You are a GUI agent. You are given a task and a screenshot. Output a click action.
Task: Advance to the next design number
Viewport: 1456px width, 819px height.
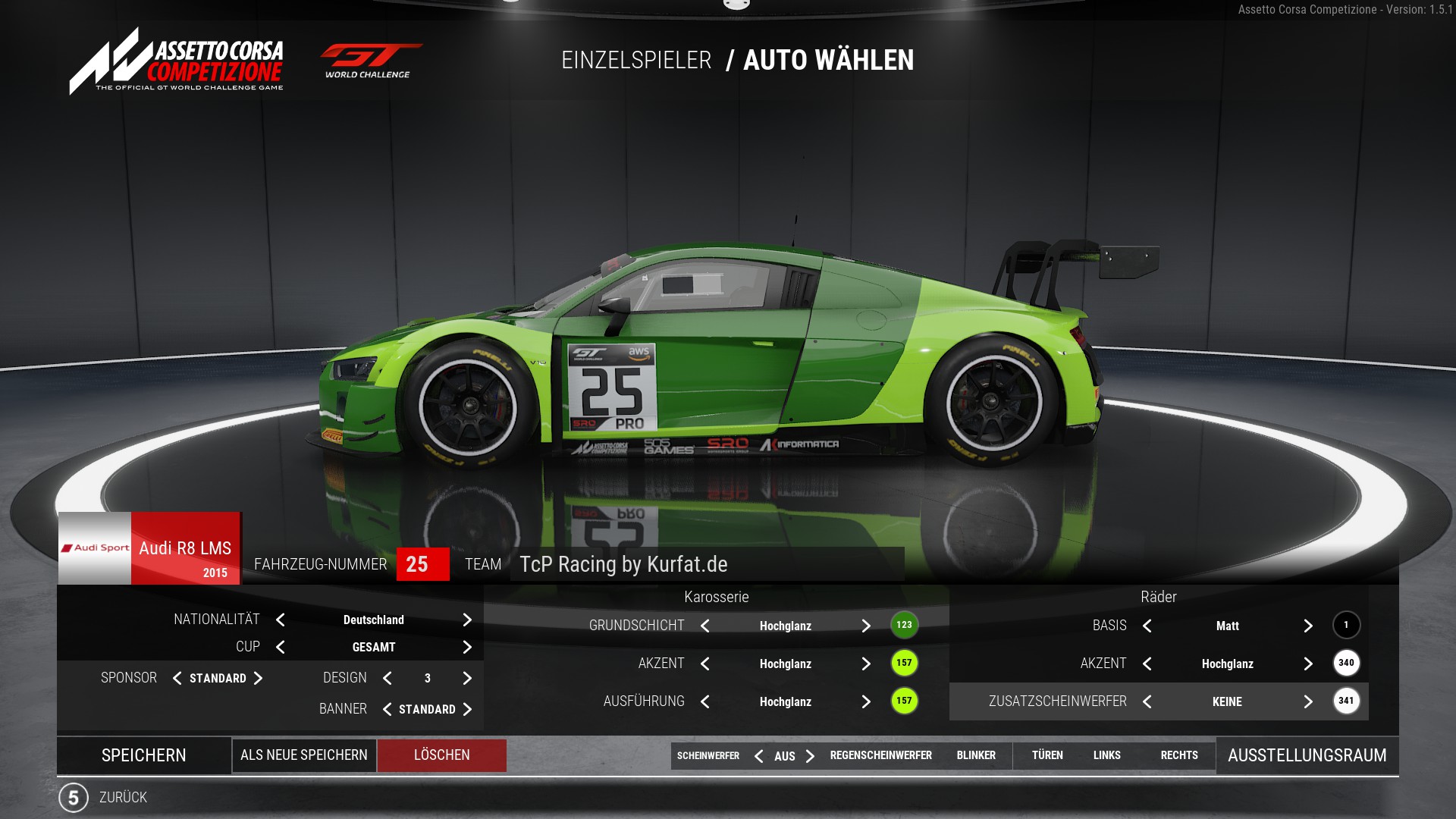click(467, 678)
